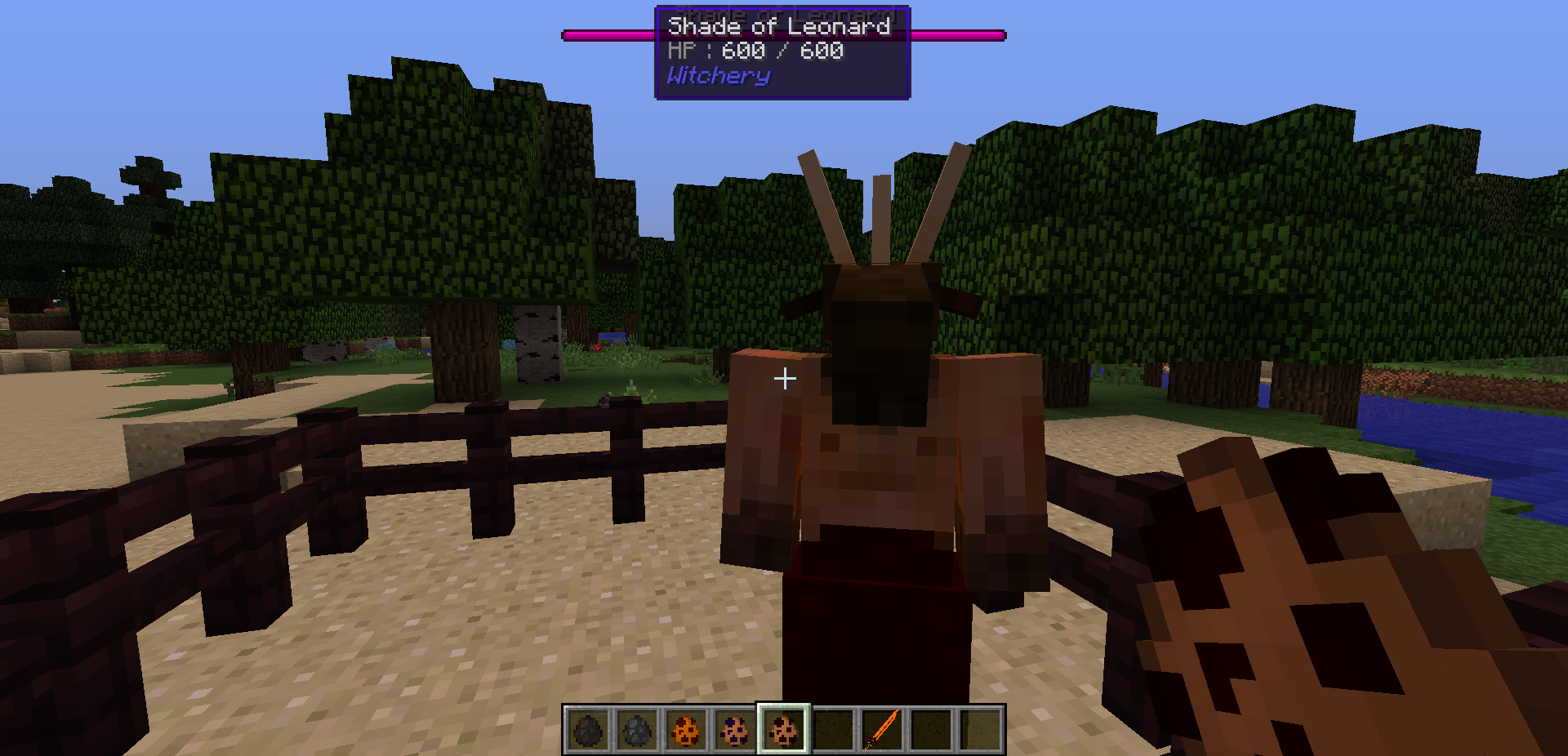Screen dimensions: 1568x756
Task: Select the stone-colored spawn egg in slot two
Action: pos(635,732)
